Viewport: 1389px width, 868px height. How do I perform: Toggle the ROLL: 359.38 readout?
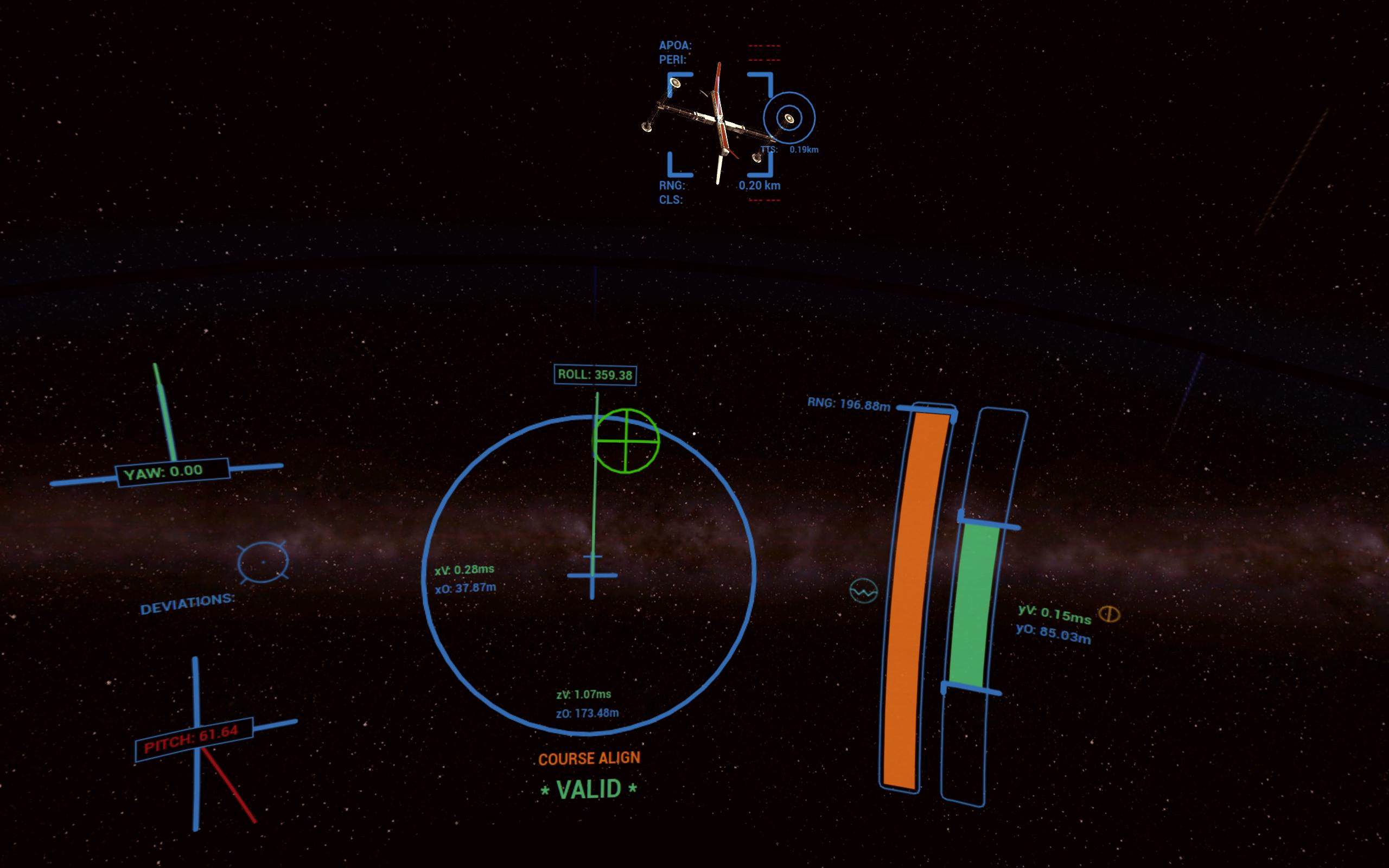[x=595, y=375]
